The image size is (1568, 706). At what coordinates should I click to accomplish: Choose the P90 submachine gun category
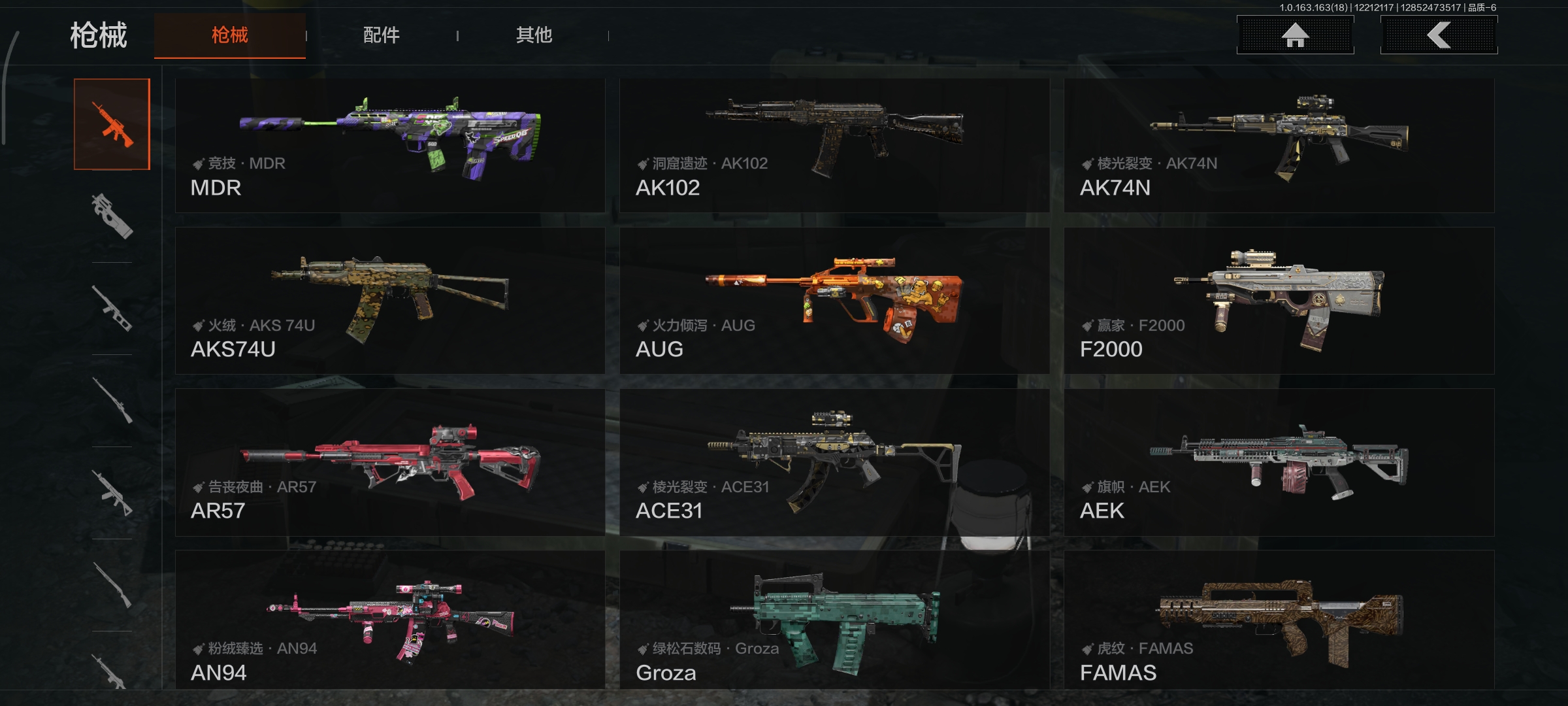[112, 216]
